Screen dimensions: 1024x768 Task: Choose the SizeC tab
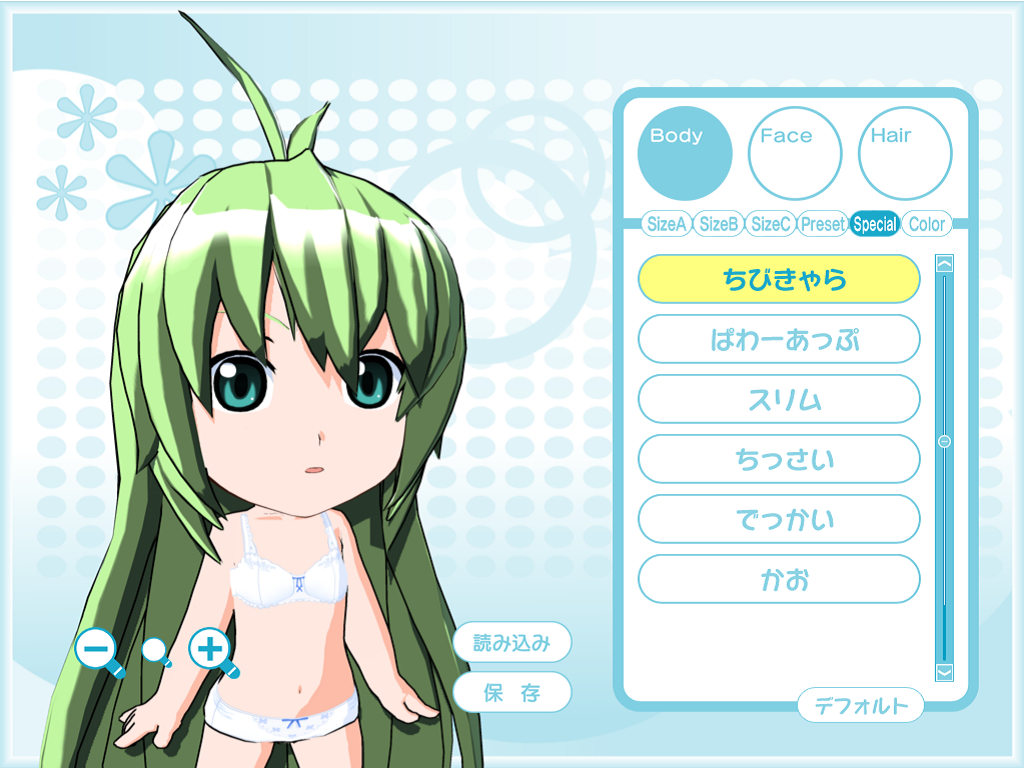771,224
